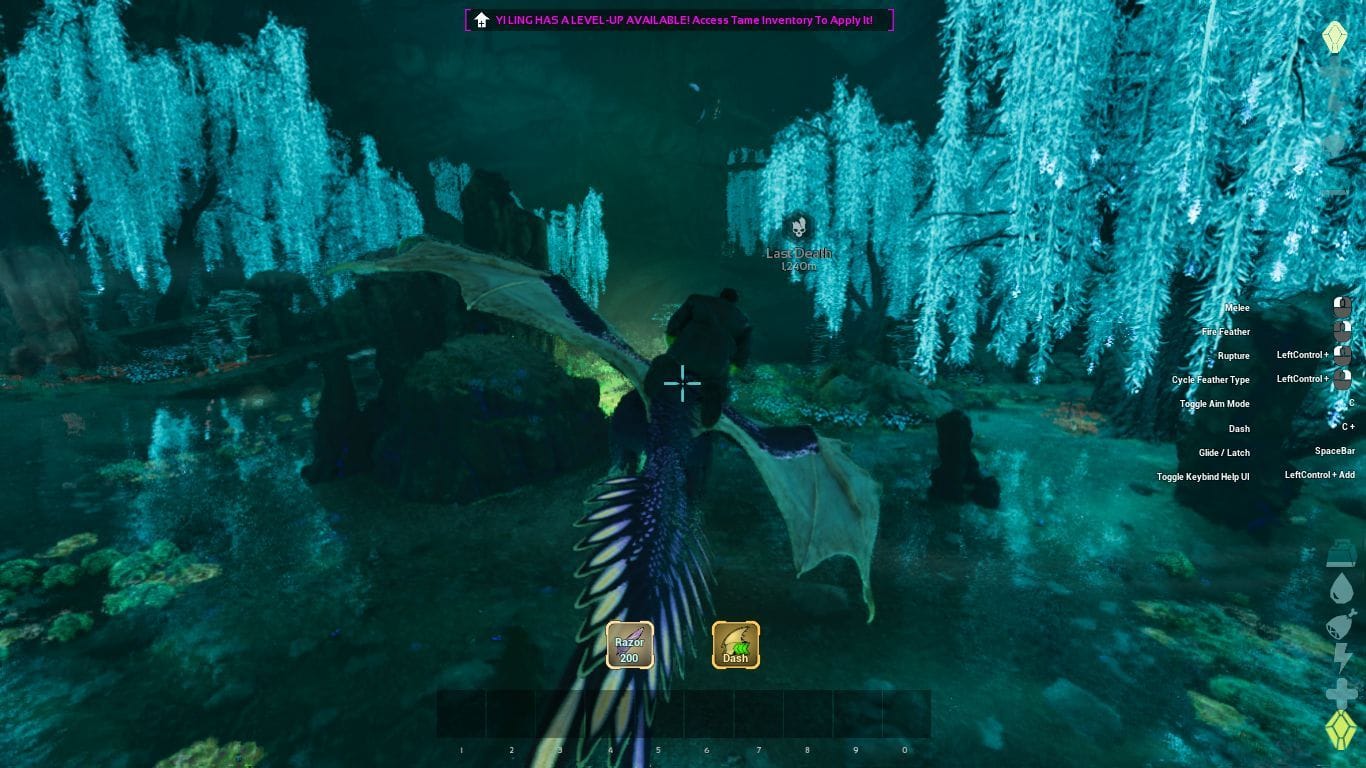
Task: Activate the Razor 200 feather ability
Action: (x=630, y=644)
